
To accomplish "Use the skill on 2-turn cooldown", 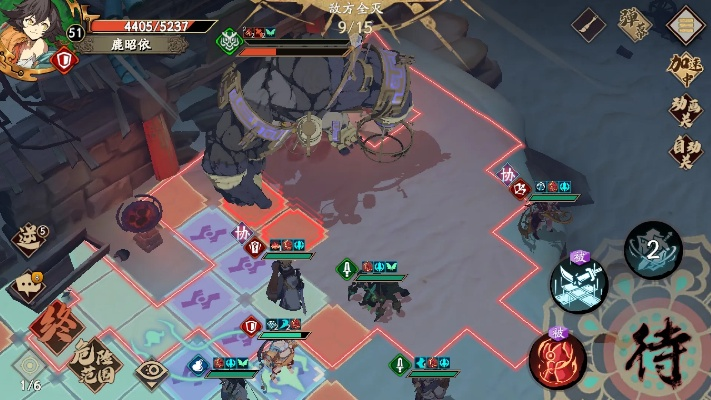I will coord(653,249).
